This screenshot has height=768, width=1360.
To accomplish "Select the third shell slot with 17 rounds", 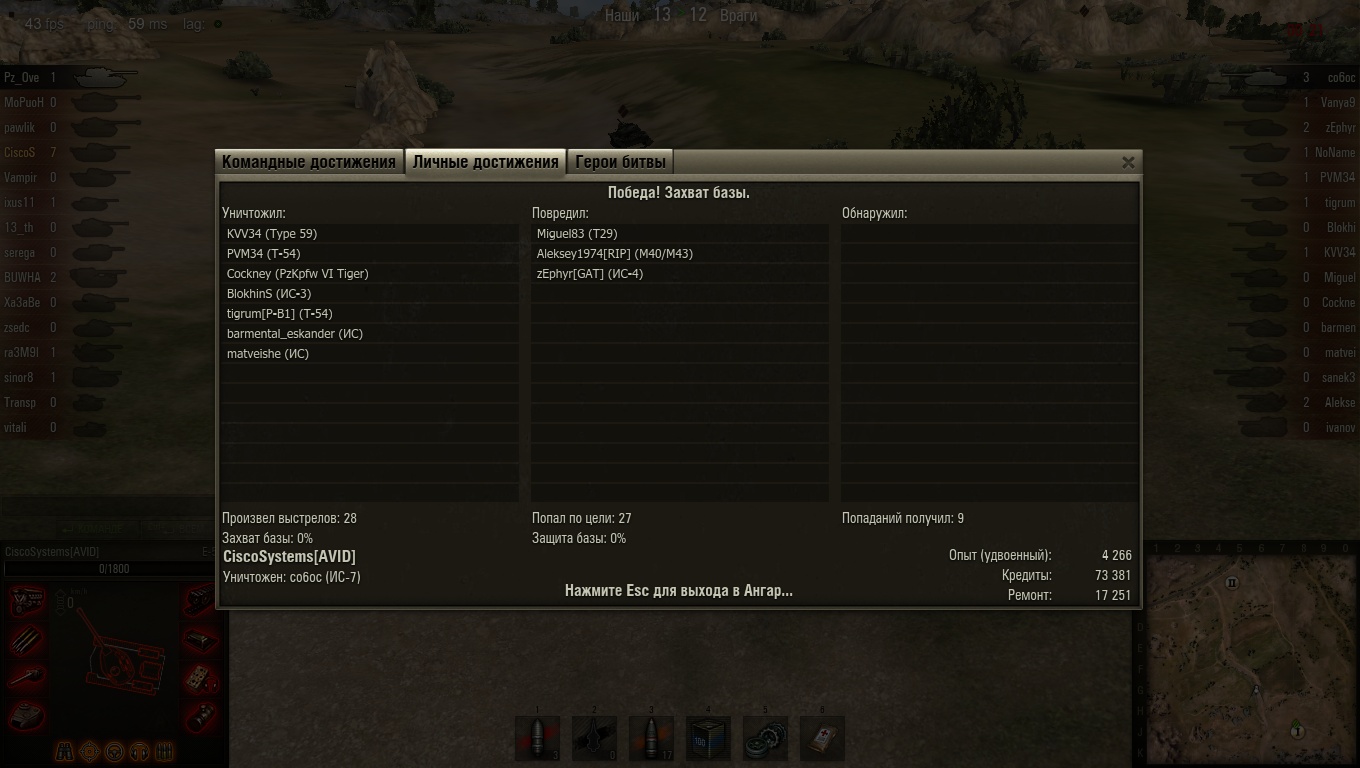I will pos(651,739).
